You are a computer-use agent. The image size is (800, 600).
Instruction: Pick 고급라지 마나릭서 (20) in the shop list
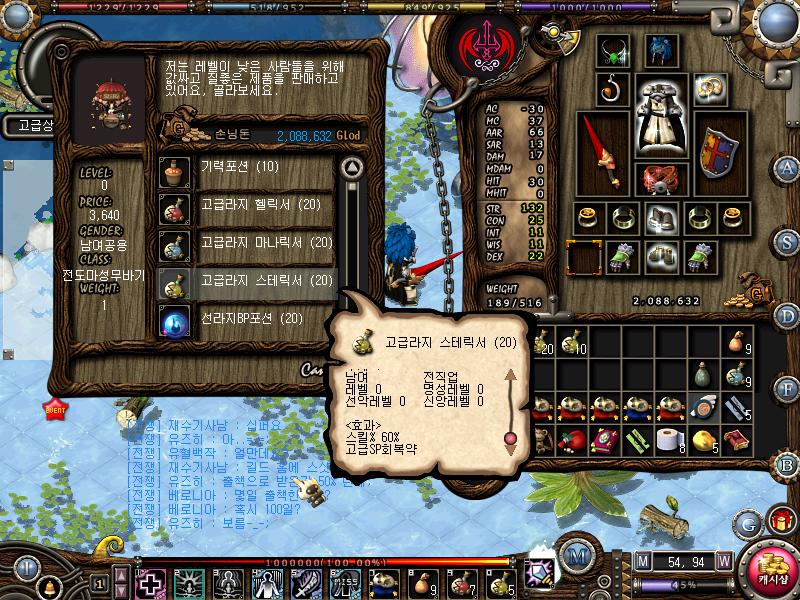245,243
